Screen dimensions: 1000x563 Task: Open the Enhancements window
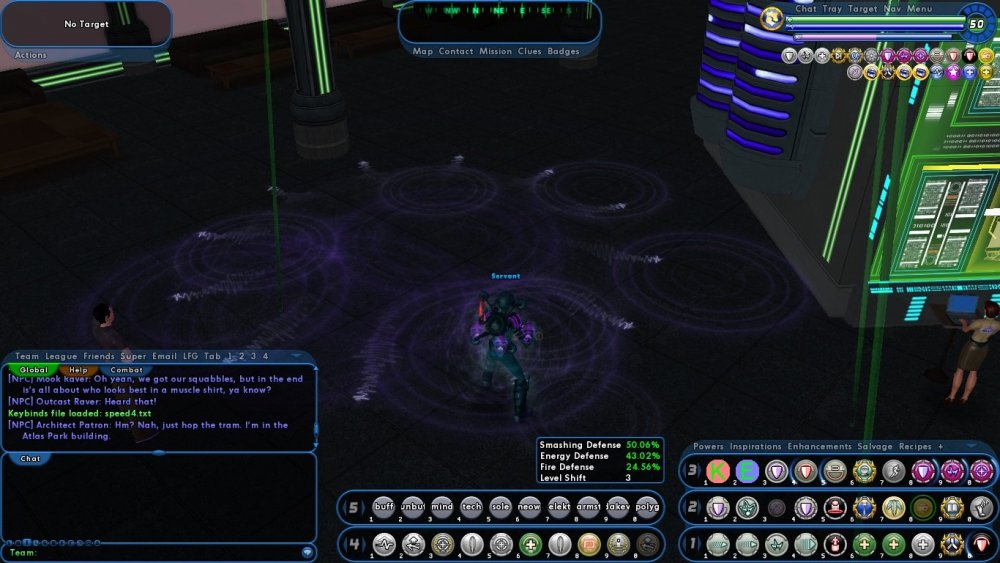point(819,446)
